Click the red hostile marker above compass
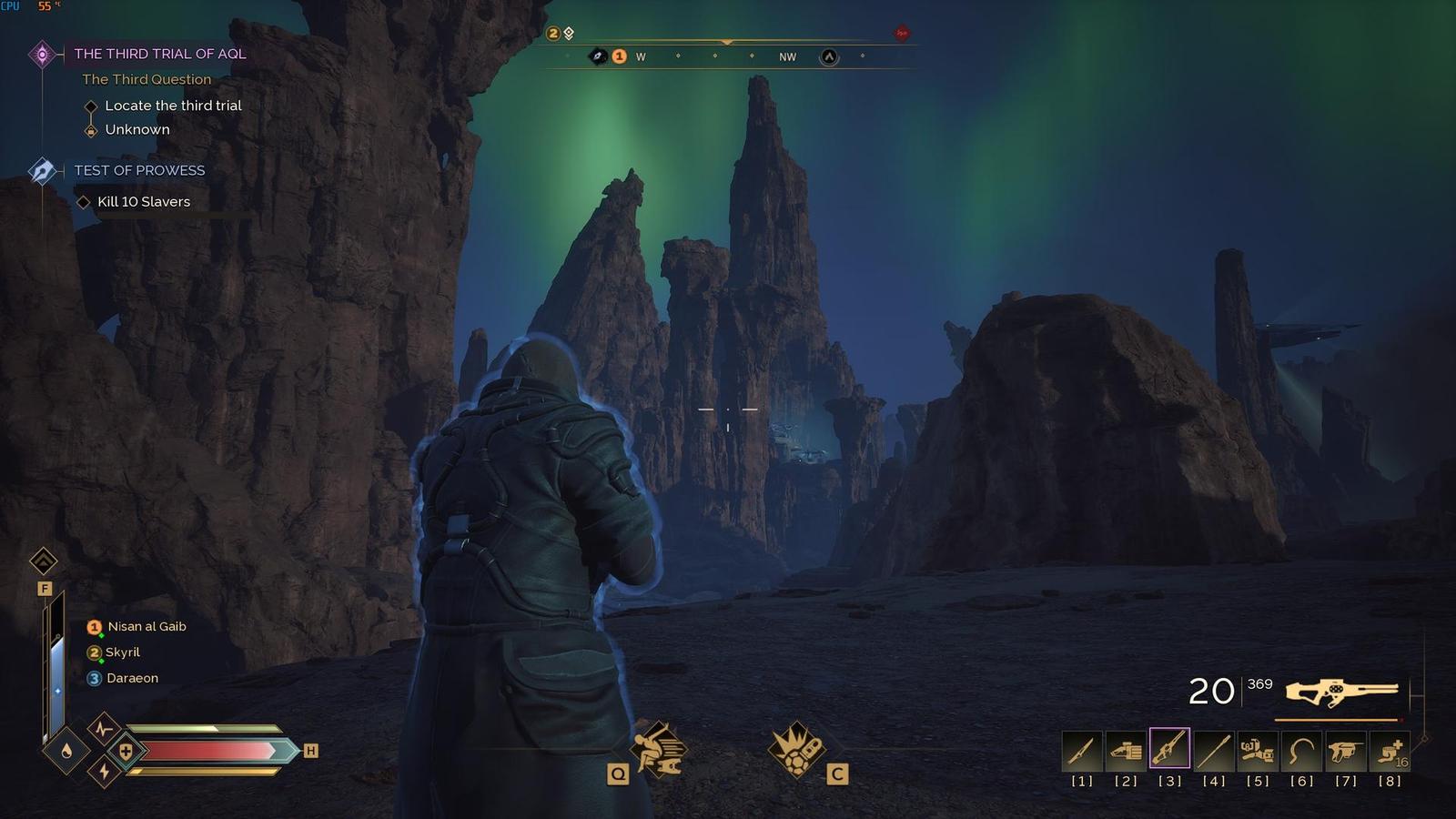Viewport: 1456px width, 819px height. [x=901, y=33]
